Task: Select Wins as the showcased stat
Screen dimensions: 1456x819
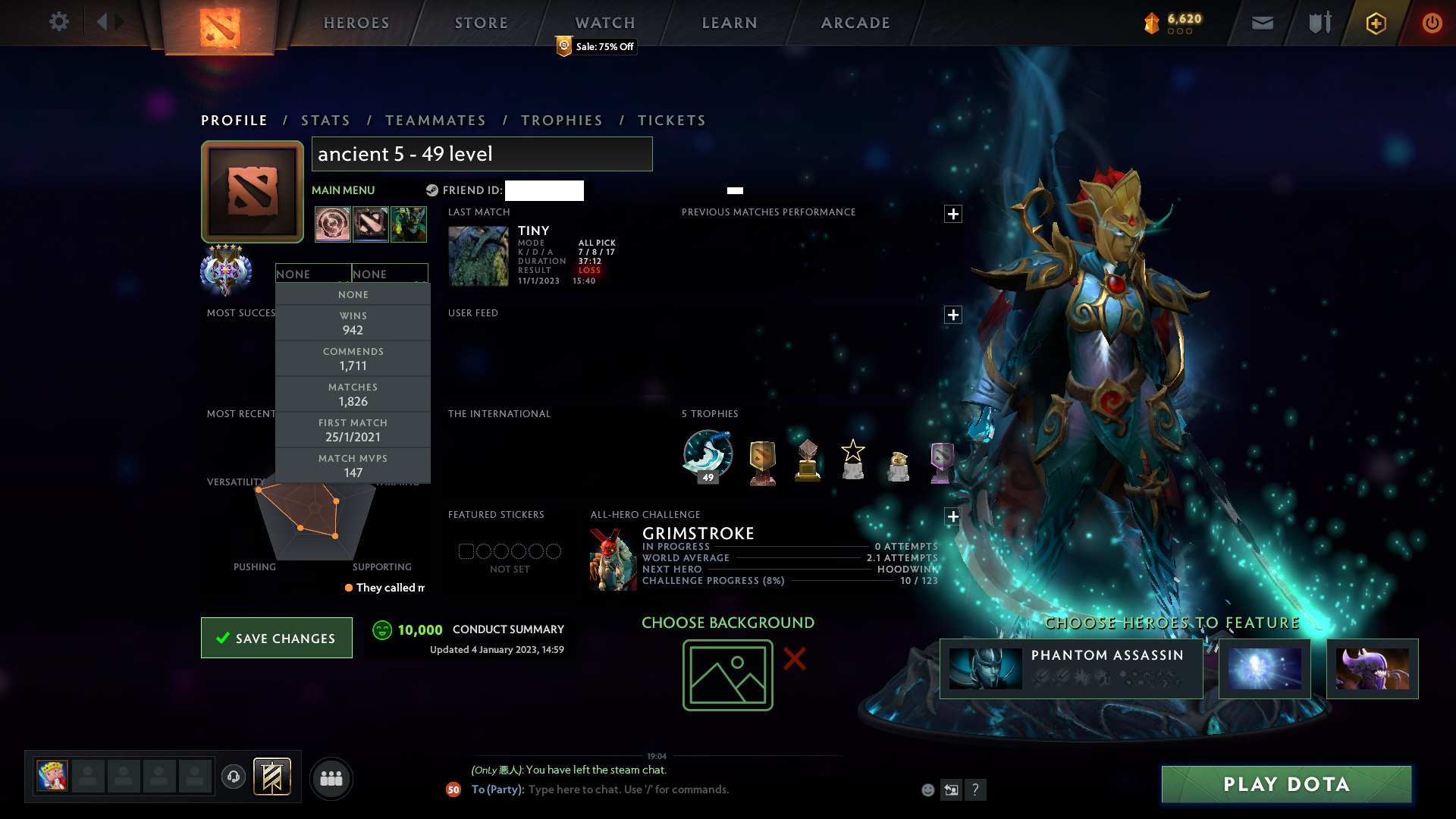Action: pyautogui.click(x=353, y=323)
